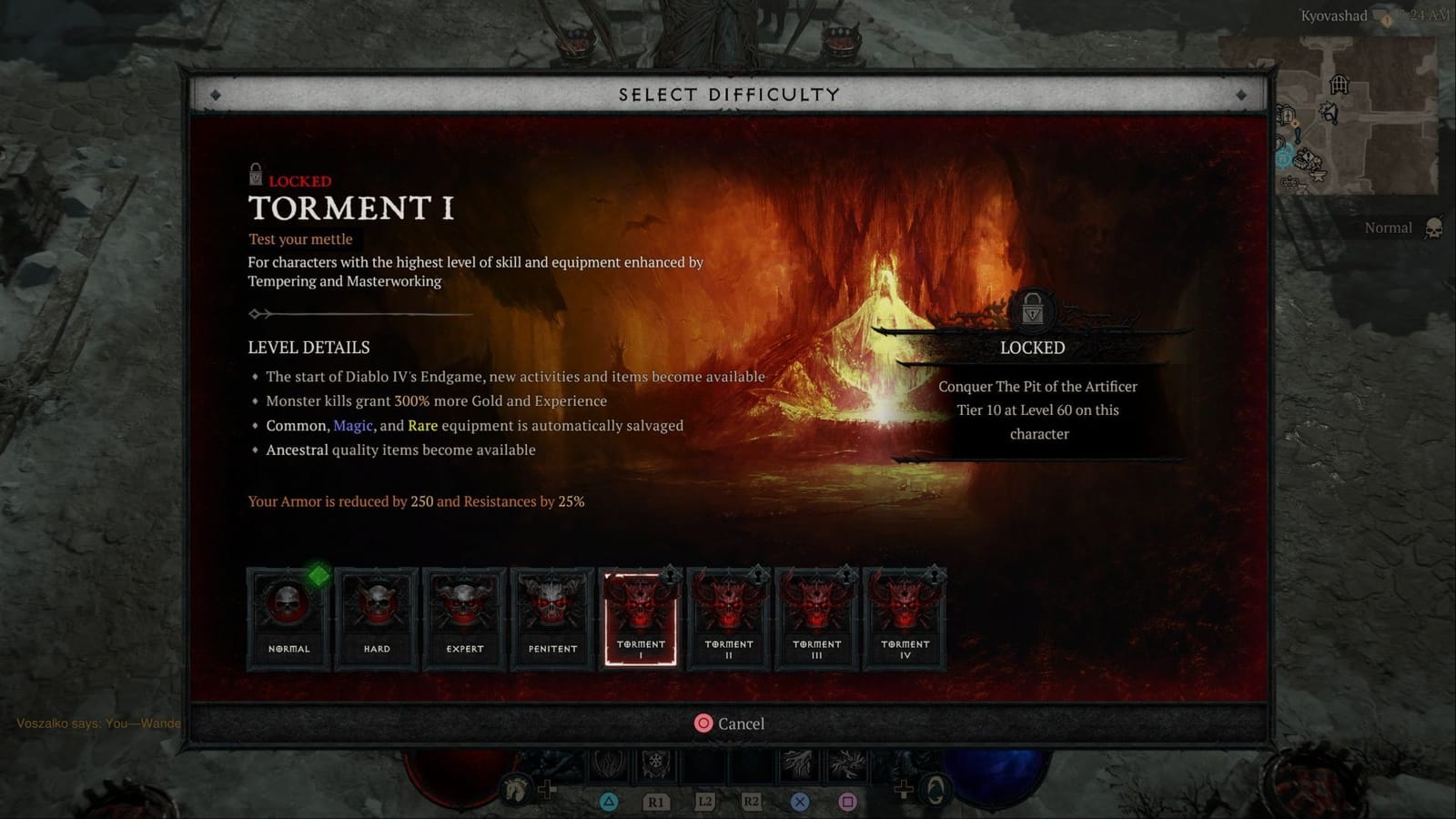Click the blacksmith anvil icon on the minimap
This screenshot has height=819, width=1456.
pyautogui.click(x=1316, y=174)
